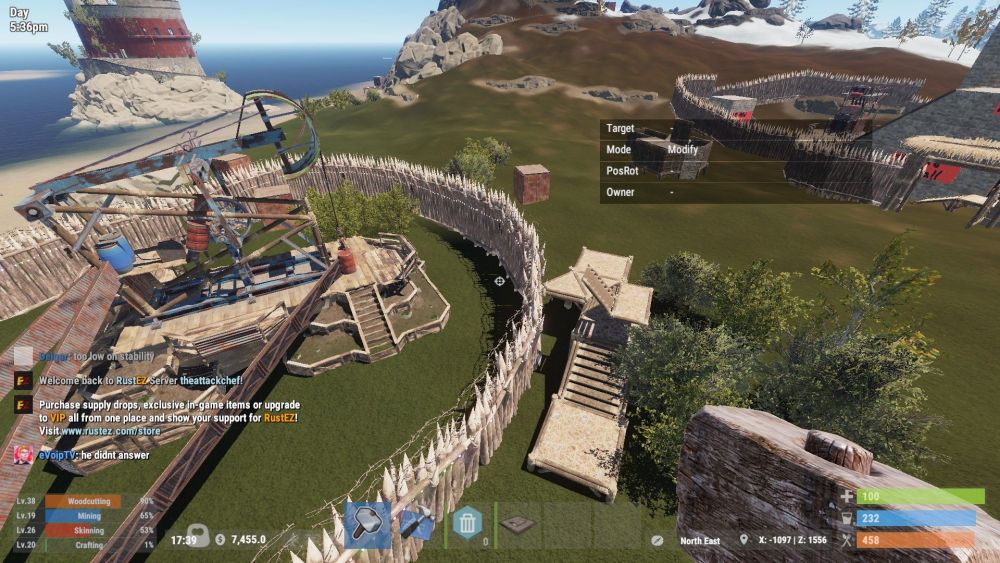Select the floor plan item slot
The width and height of the screenshot is (1000, 563).
(517, 524)
